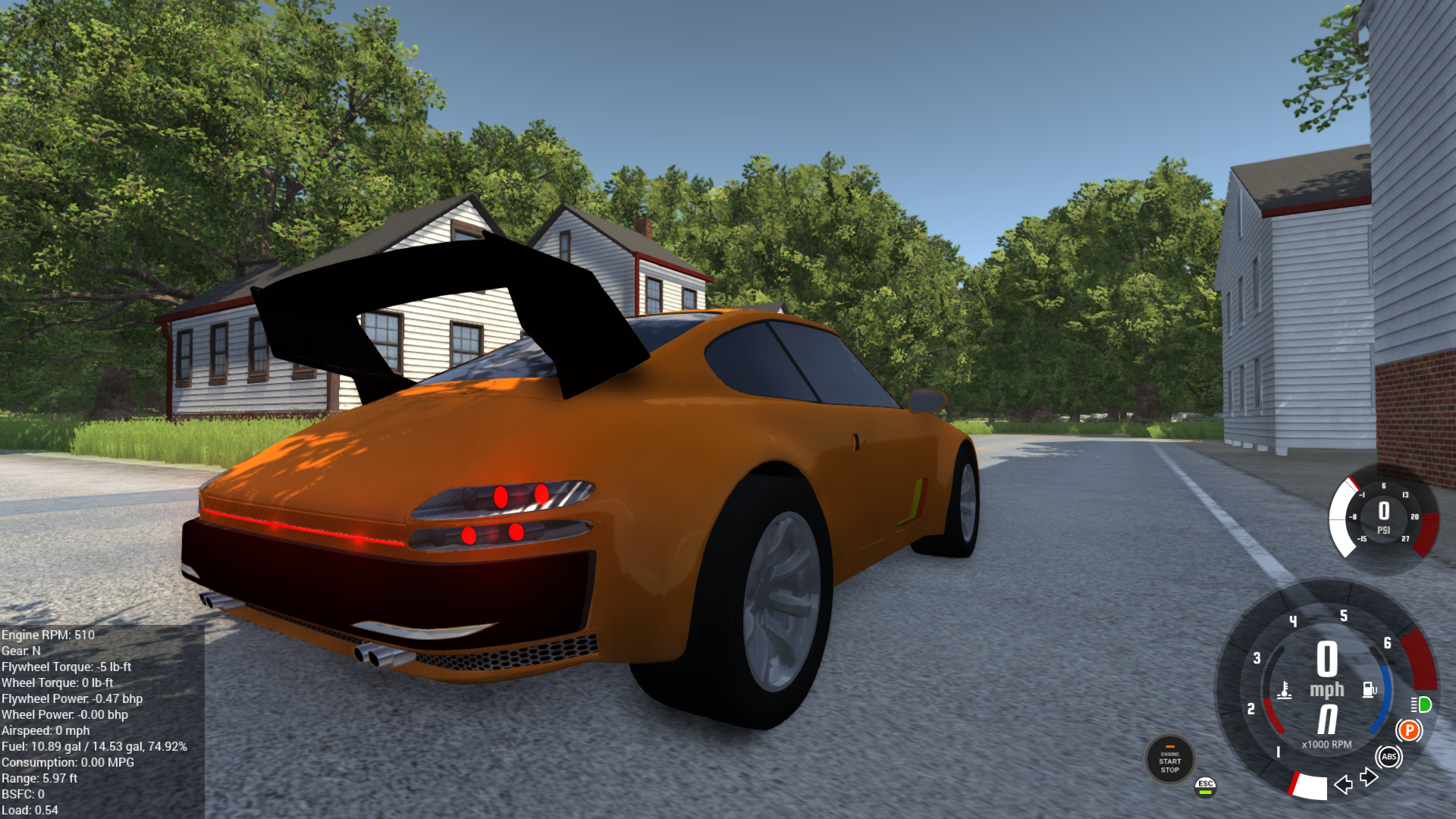Click the x1000 RPM label

click(1326, 744)
